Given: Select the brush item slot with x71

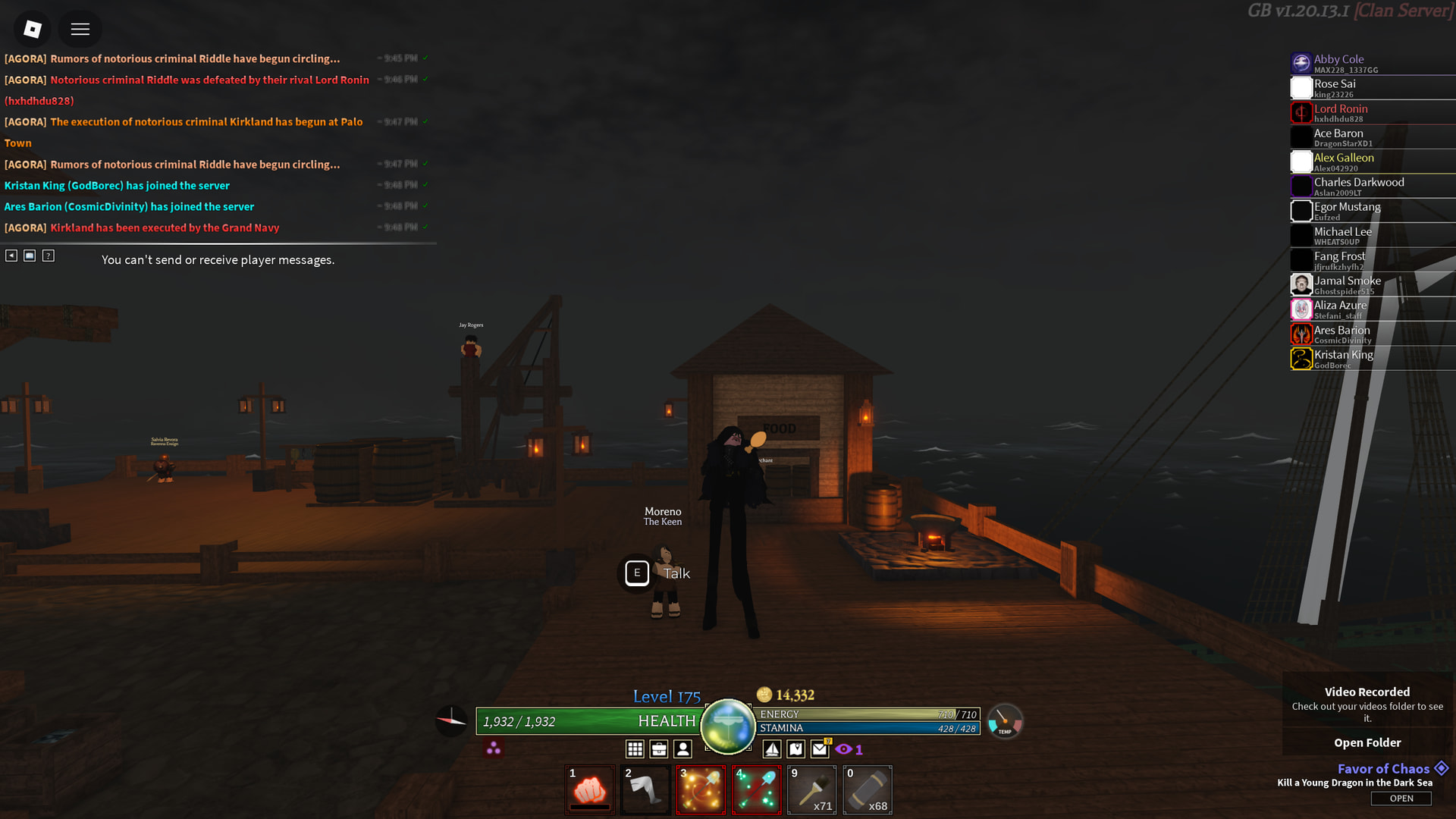Looking at the screenshot, I should [811, 790].
